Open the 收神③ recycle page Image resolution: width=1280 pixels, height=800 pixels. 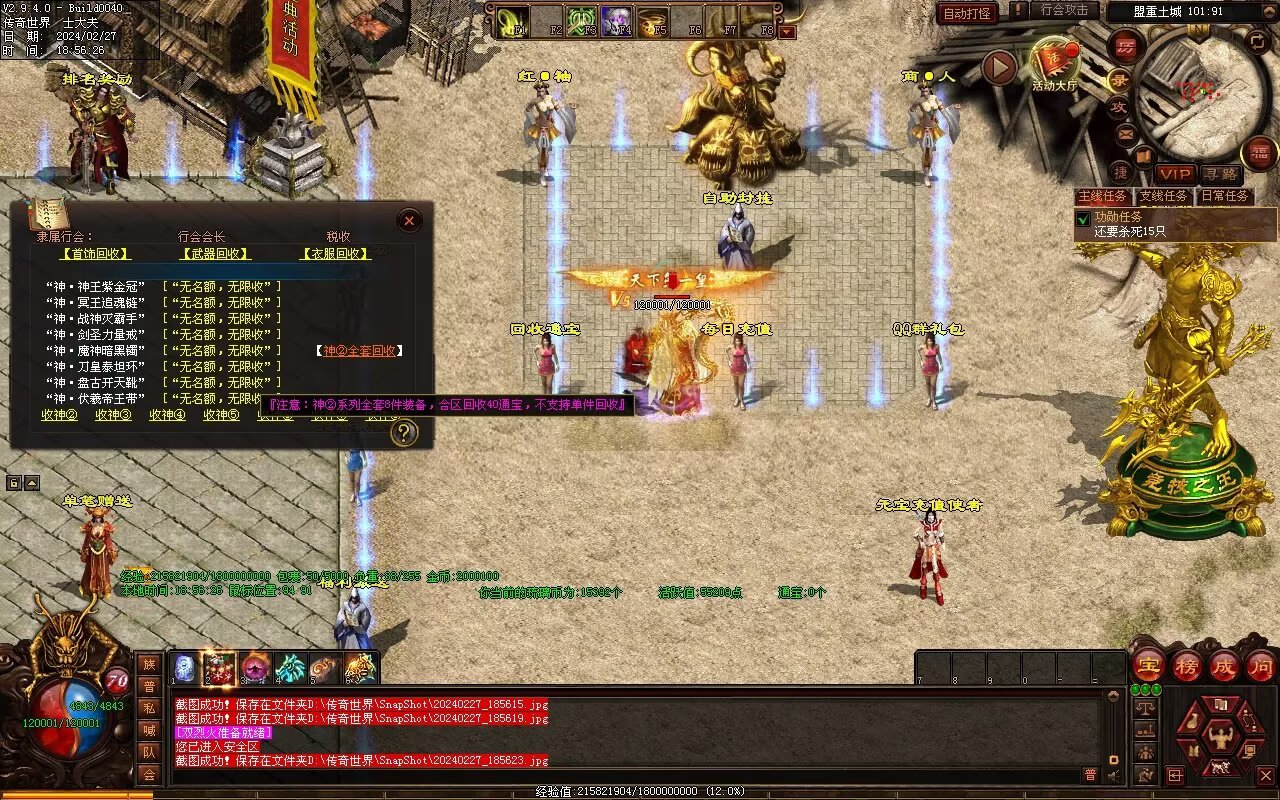[113, 415]
